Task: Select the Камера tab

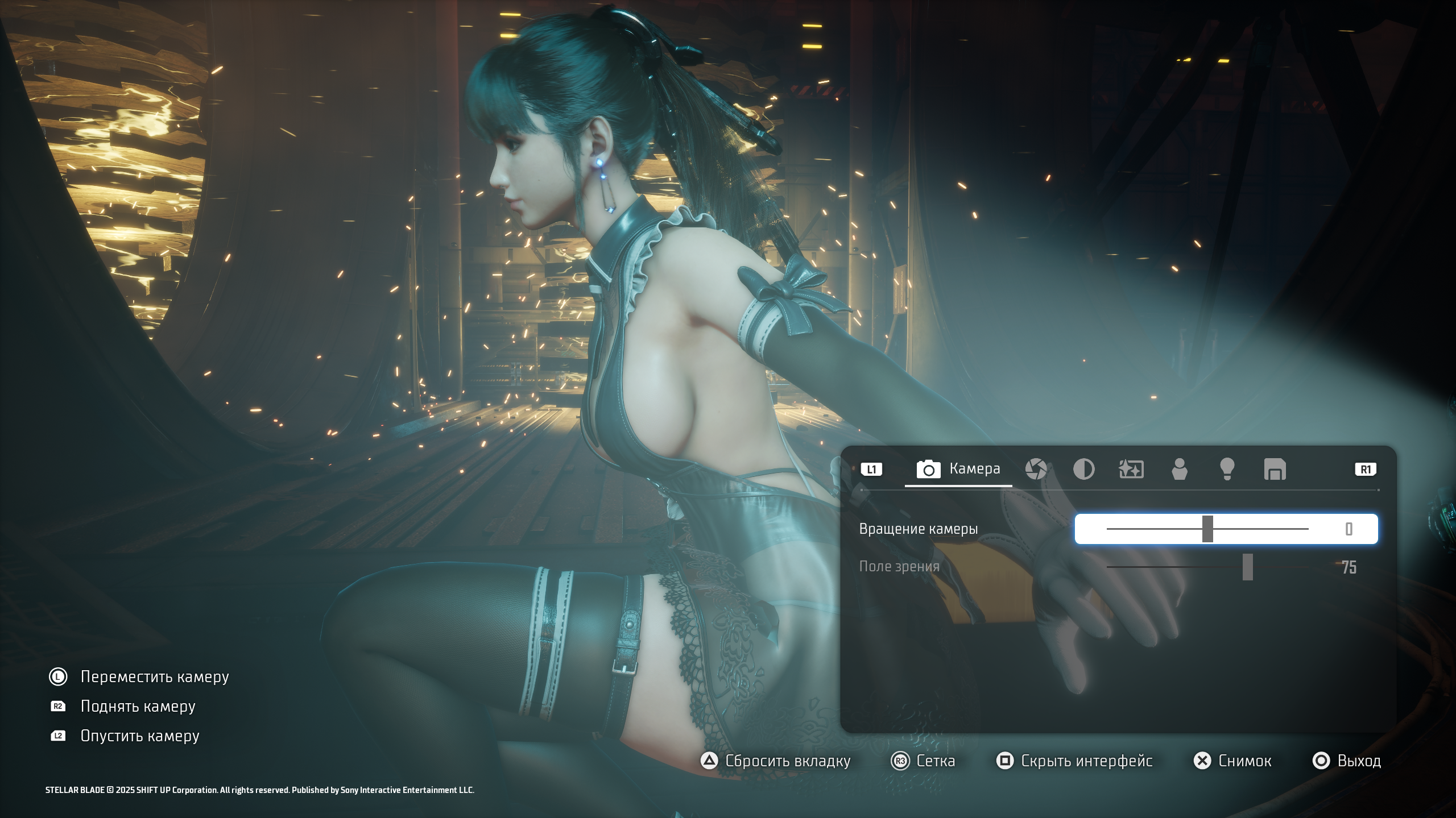Action: [x=958, y=469]
